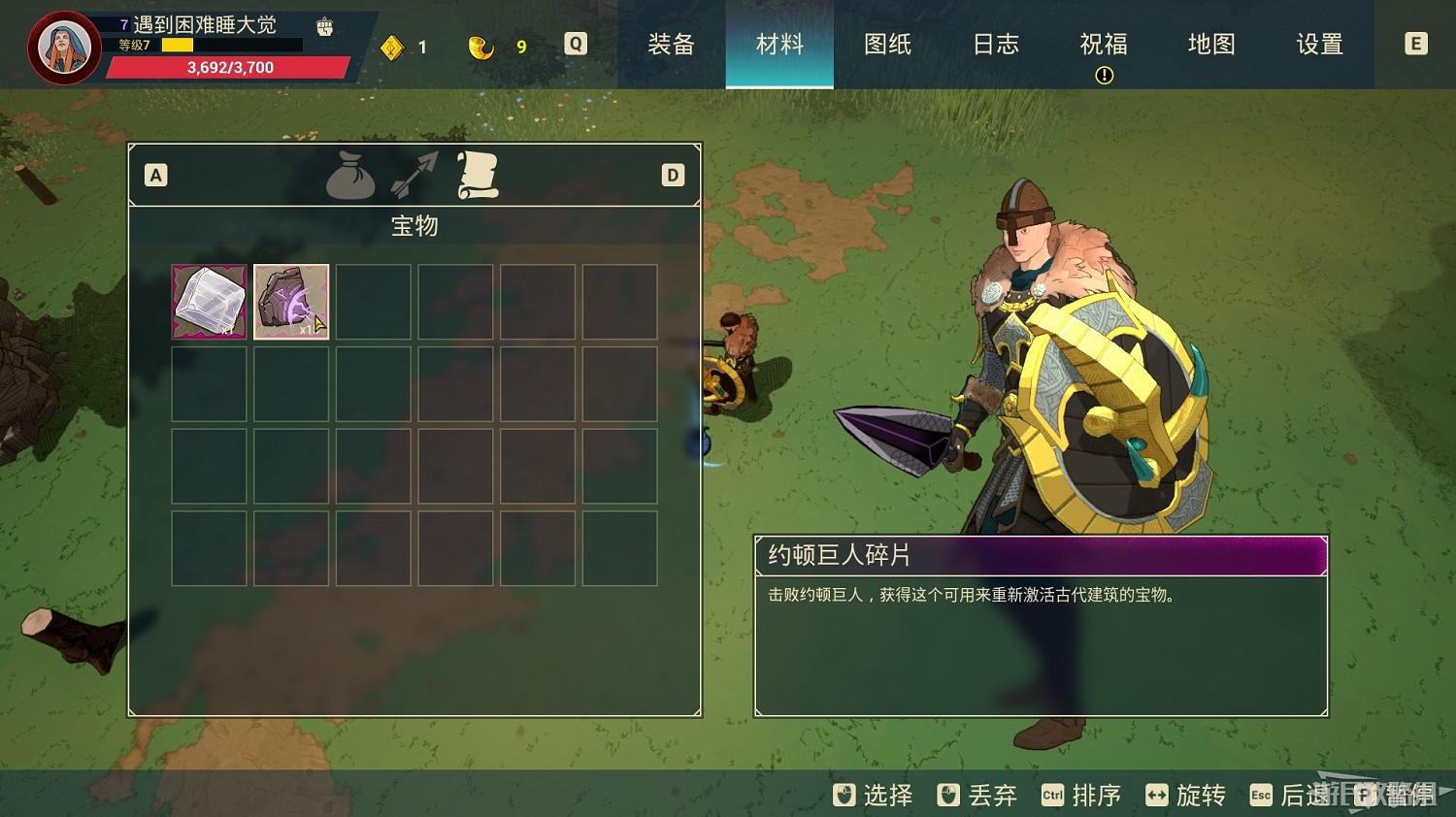1456x817 pixels.
Task: Click the E shortcut key icon
Action: [1415, 44]
